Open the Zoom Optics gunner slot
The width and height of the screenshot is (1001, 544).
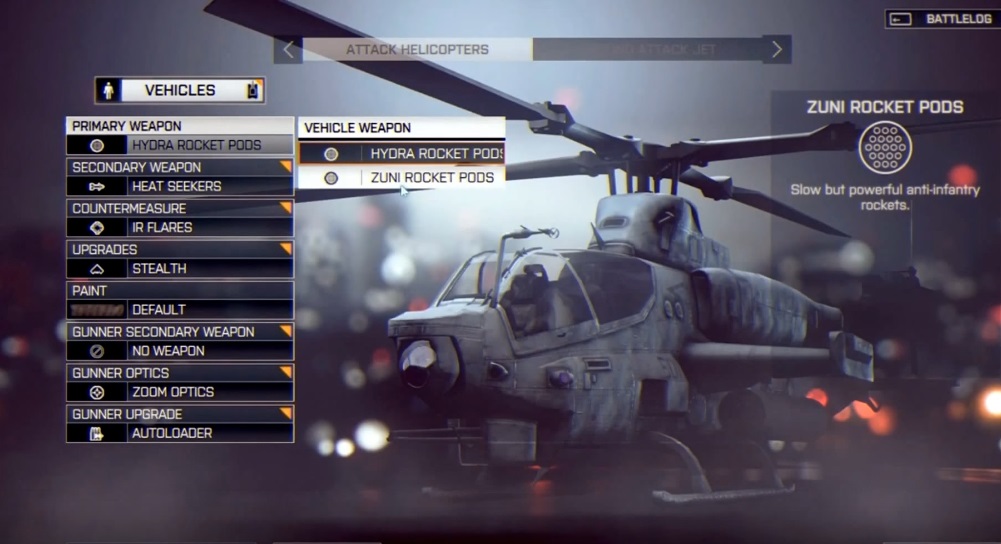tap(180, 392)
